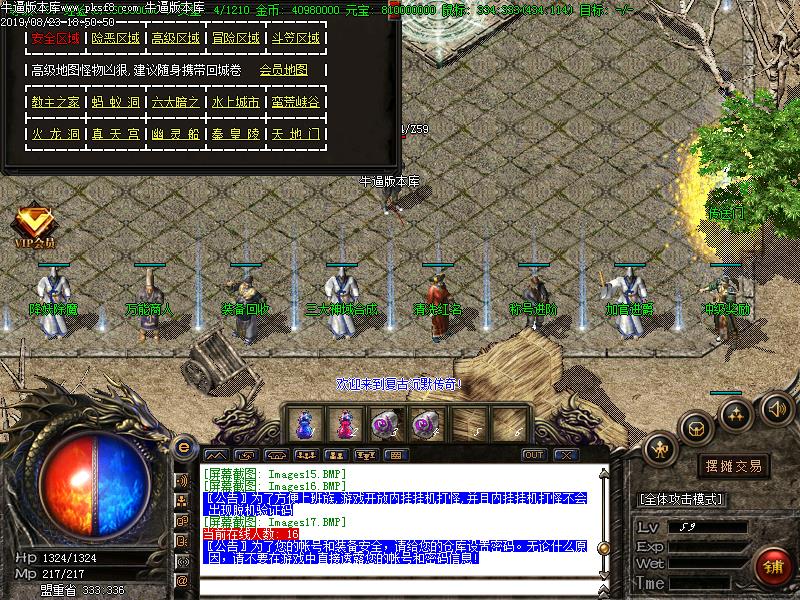
Task: Open the red 铺 shop button
Action: [771, 567]
